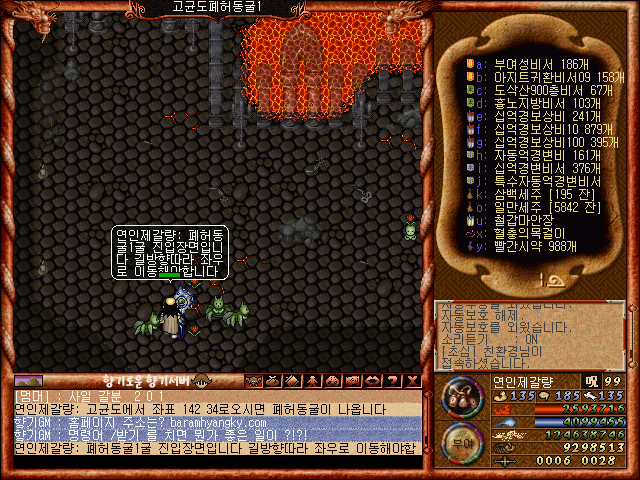Click the X button on the toolbar
Screen dimensions: 640x480
(411, 380)
